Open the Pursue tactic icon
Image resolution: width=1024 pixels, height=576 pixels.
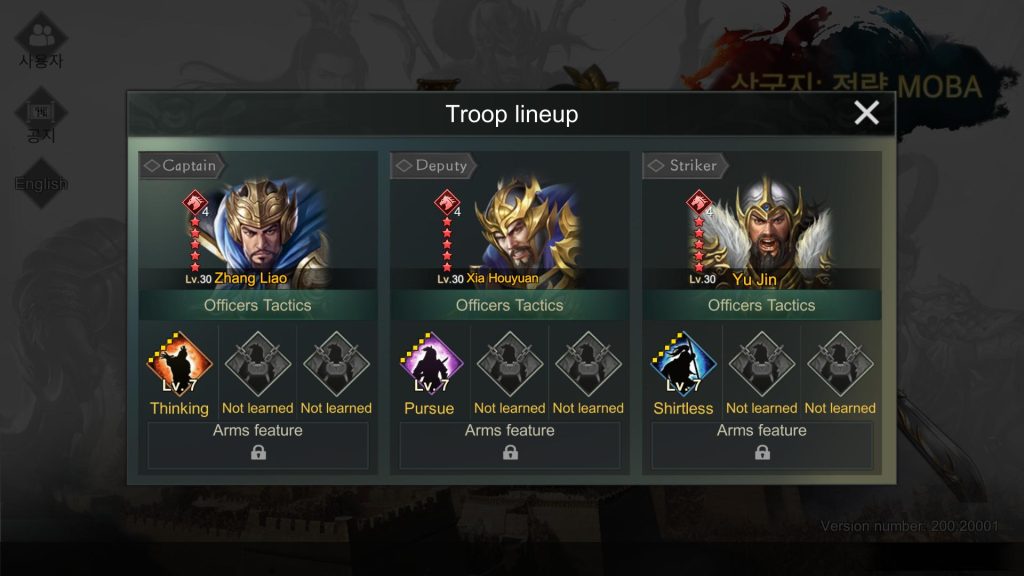[431, 366]
